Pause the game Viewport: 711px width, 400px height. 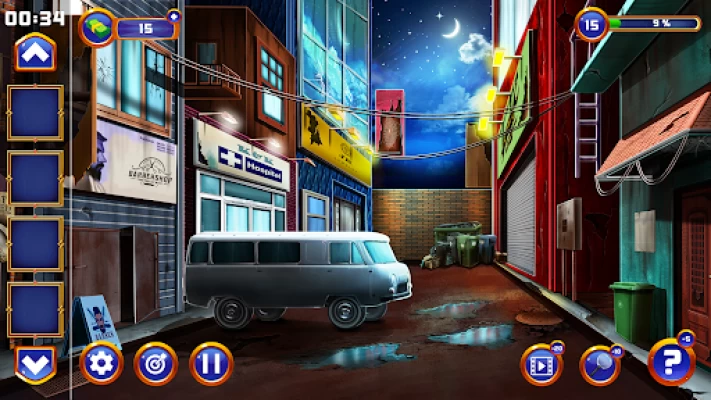(x=210, y=363)
